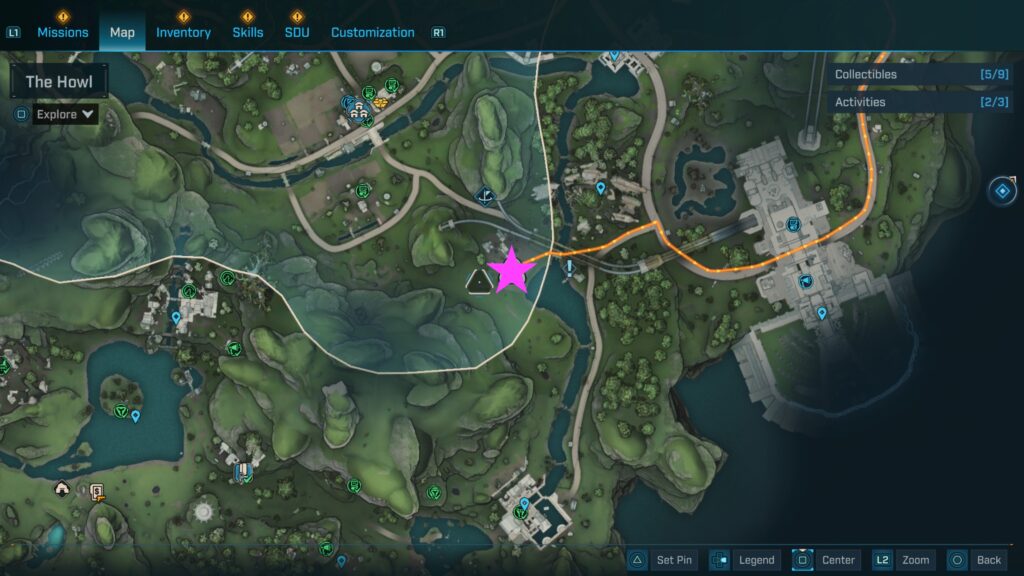
Task: Expand the Activities tracker row
Action: click(x=920, y=102)
